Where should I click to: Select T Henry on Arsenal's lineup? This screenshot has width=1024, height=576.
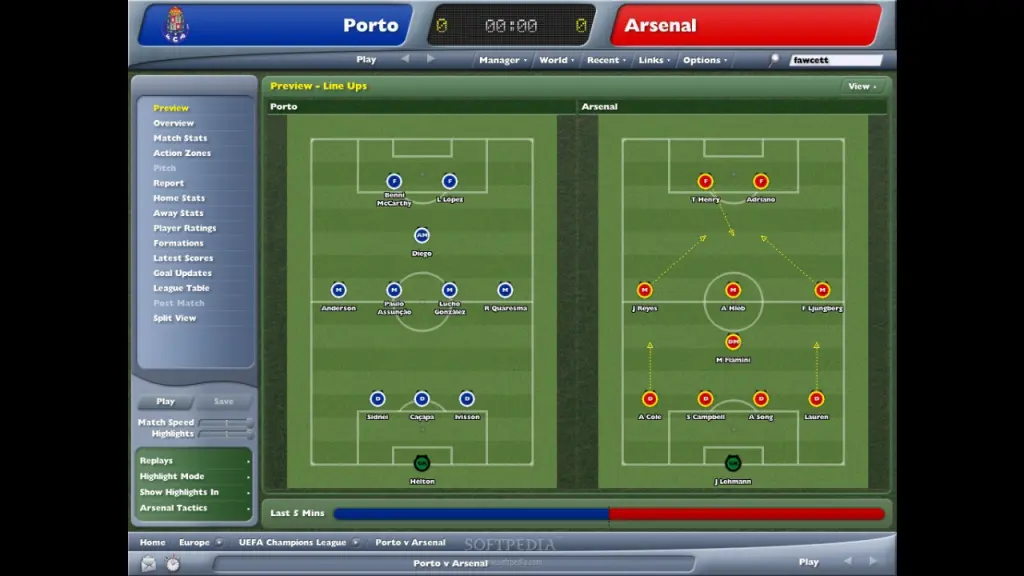point(705,182)
